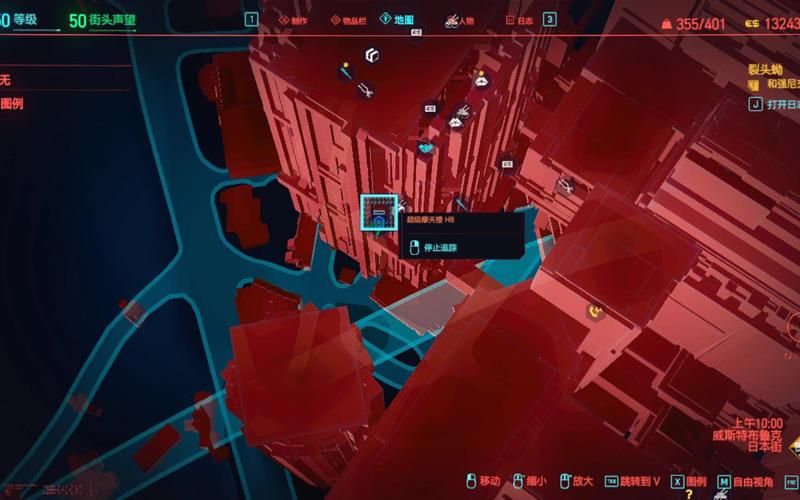Open the 图例 (Legend) panel on the left
Image resolution: width=800 pixels, height=500 pixels.
point(13,103)
